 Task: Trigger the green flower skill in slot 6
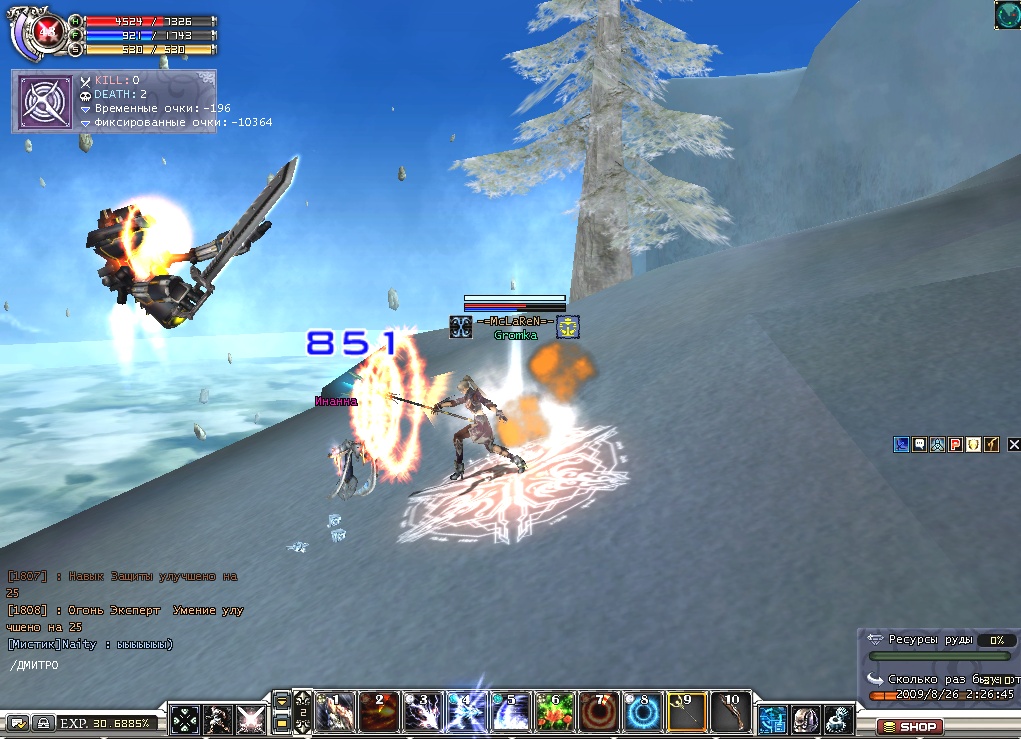pyautogui.click(x=555, y=712)
